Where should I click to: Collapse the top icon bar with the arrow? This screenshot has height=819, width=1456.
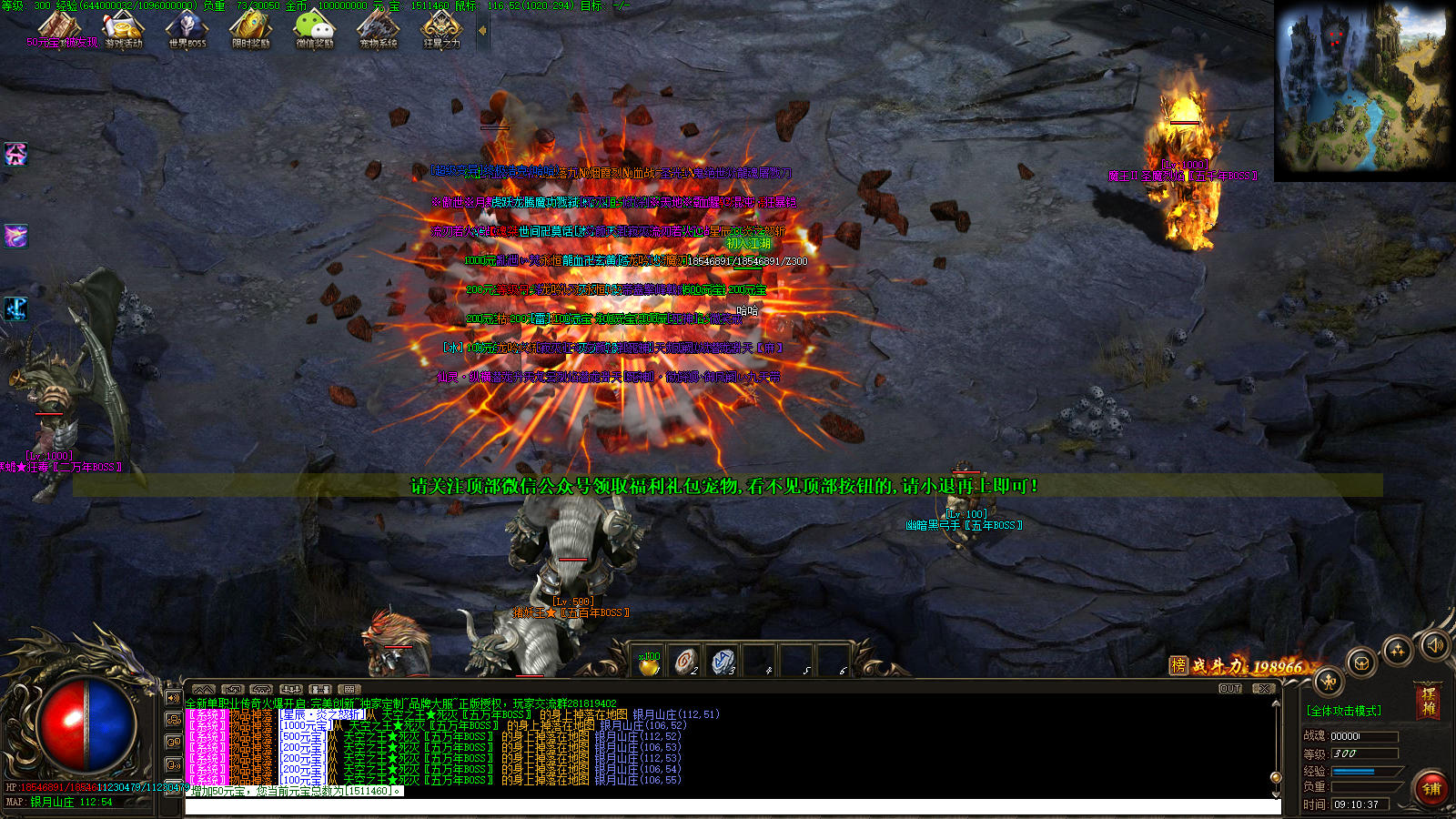[482, 30]
